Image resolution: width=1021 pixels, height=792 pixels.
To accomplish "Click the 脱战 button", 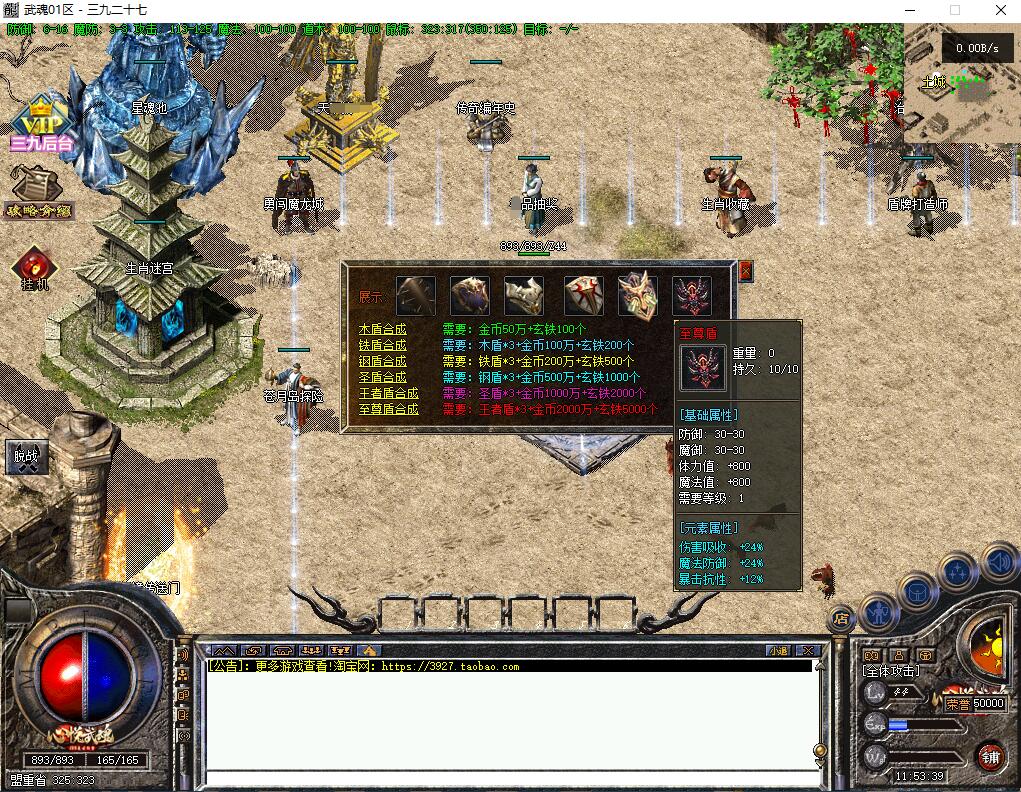I will coord(27,457).
